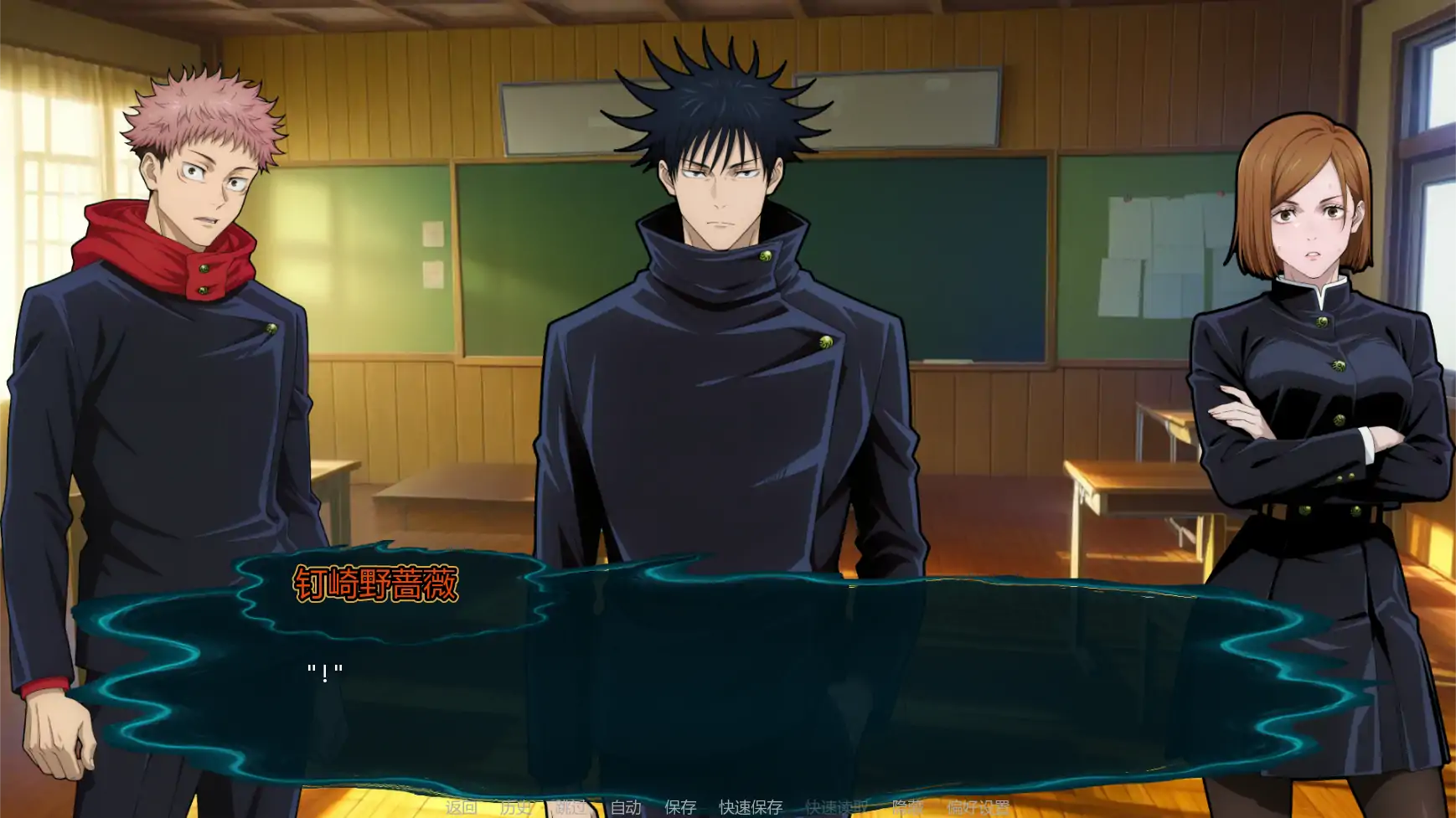This screenshot has height=818, width=1456.
Task: Open 偏好设置 (Preferences)
Action: click(978, 807)
